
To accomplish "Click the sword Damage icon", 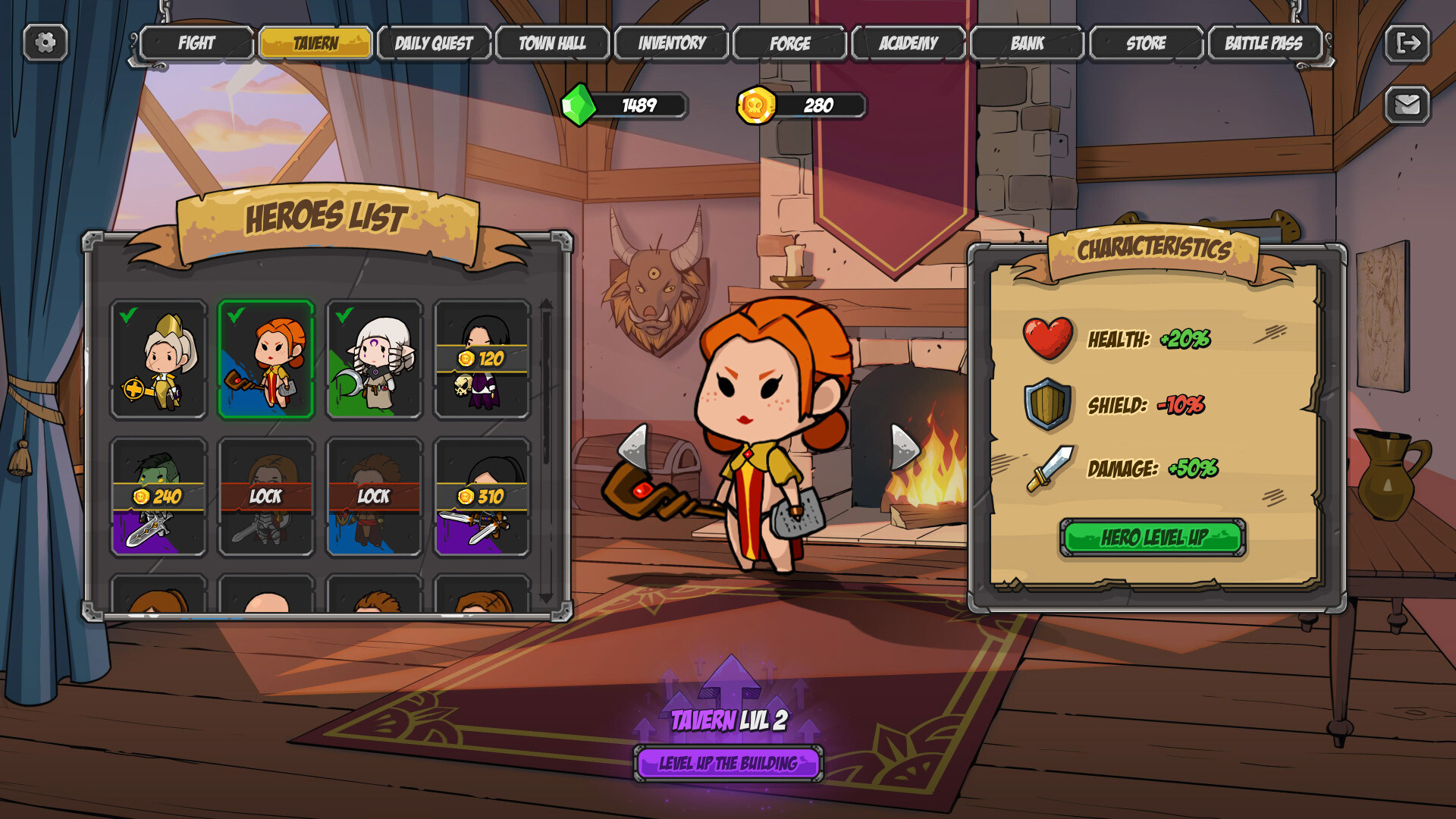I will [x=1050, y=469].
